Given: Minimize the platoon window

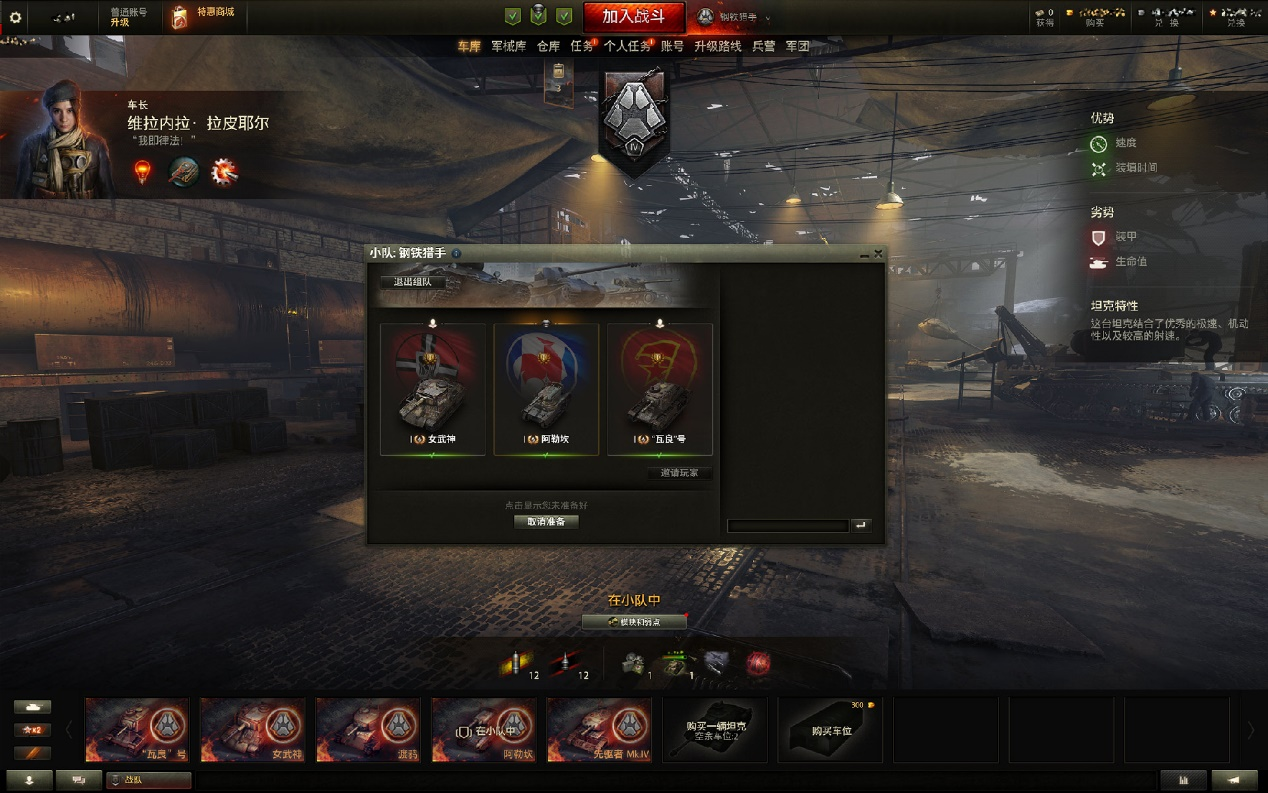Looking at the screenshot, I should pyautogui.click(x=864, y=255).
